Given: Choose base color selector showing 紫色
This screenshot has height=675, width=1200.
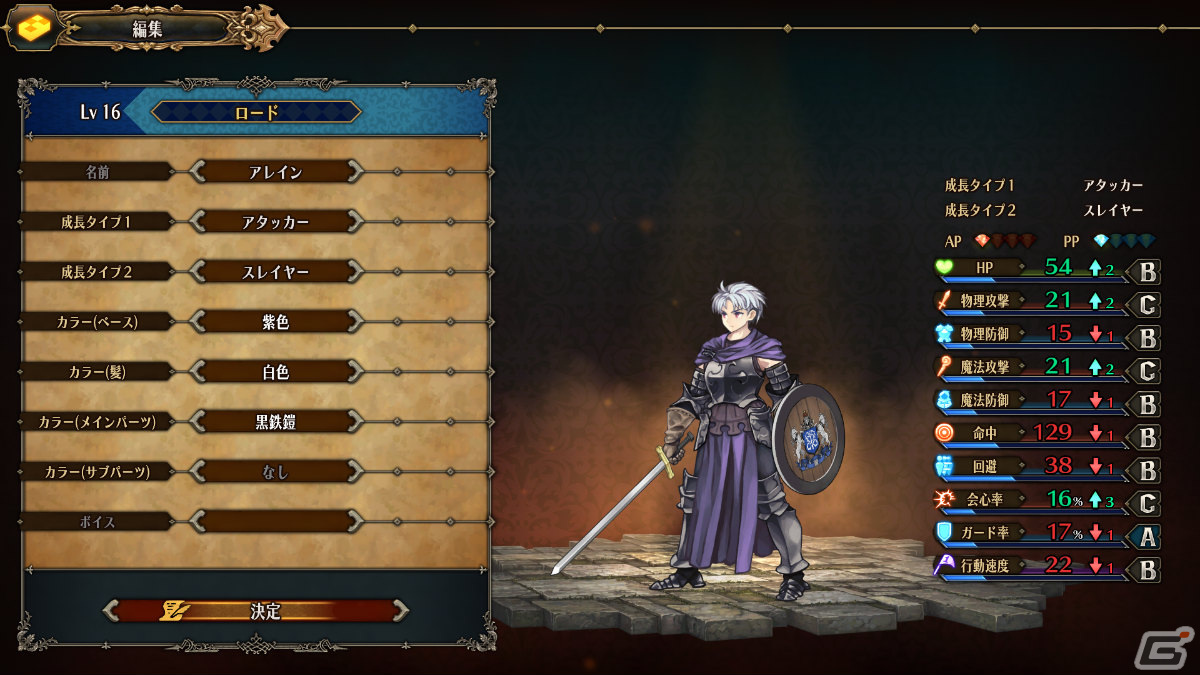Looking at the screenshot, I should (275, 322).
